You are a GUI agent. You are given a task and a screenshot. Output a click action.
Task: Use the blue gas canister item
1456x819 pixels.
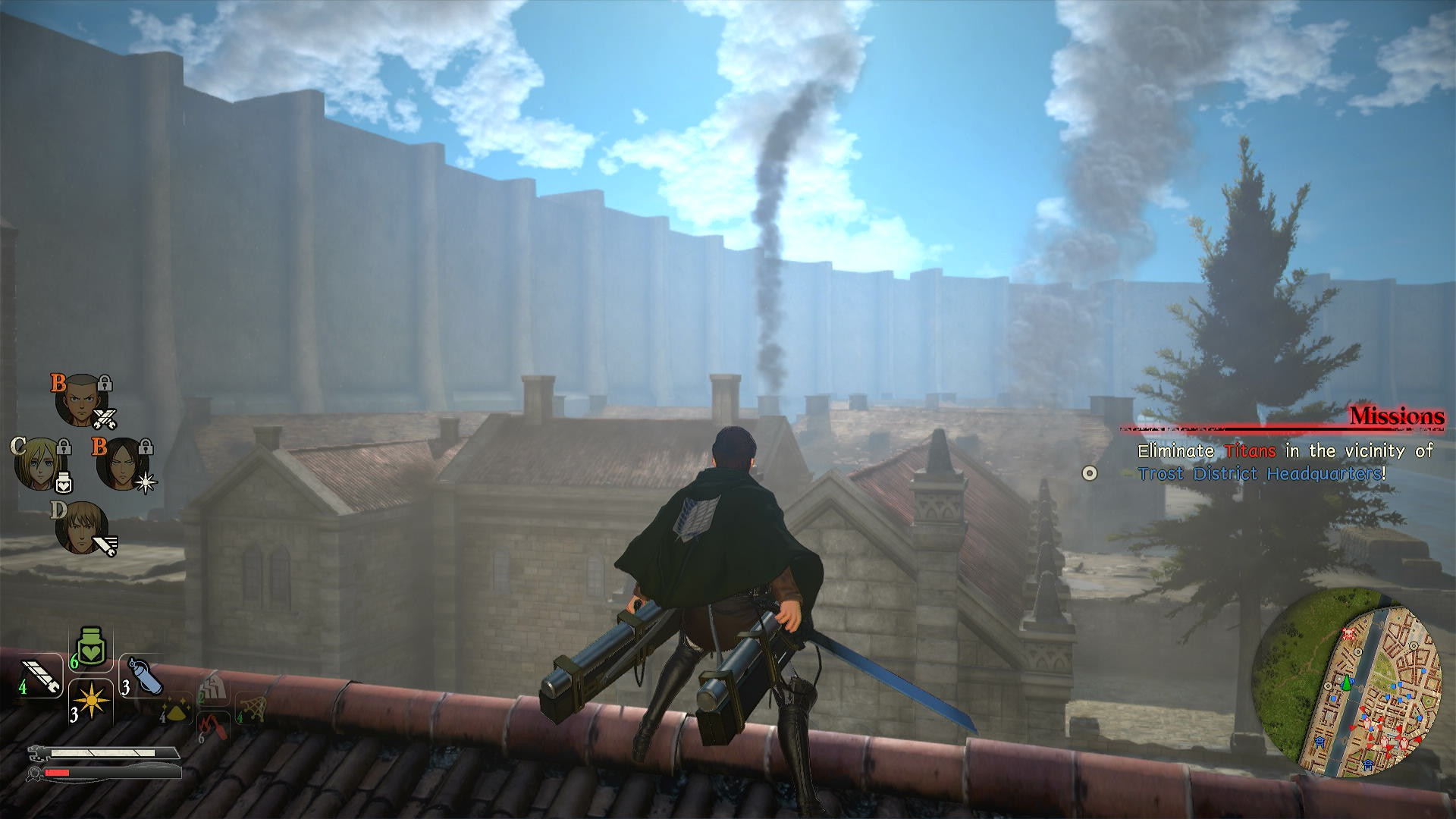tap(142, 675)
